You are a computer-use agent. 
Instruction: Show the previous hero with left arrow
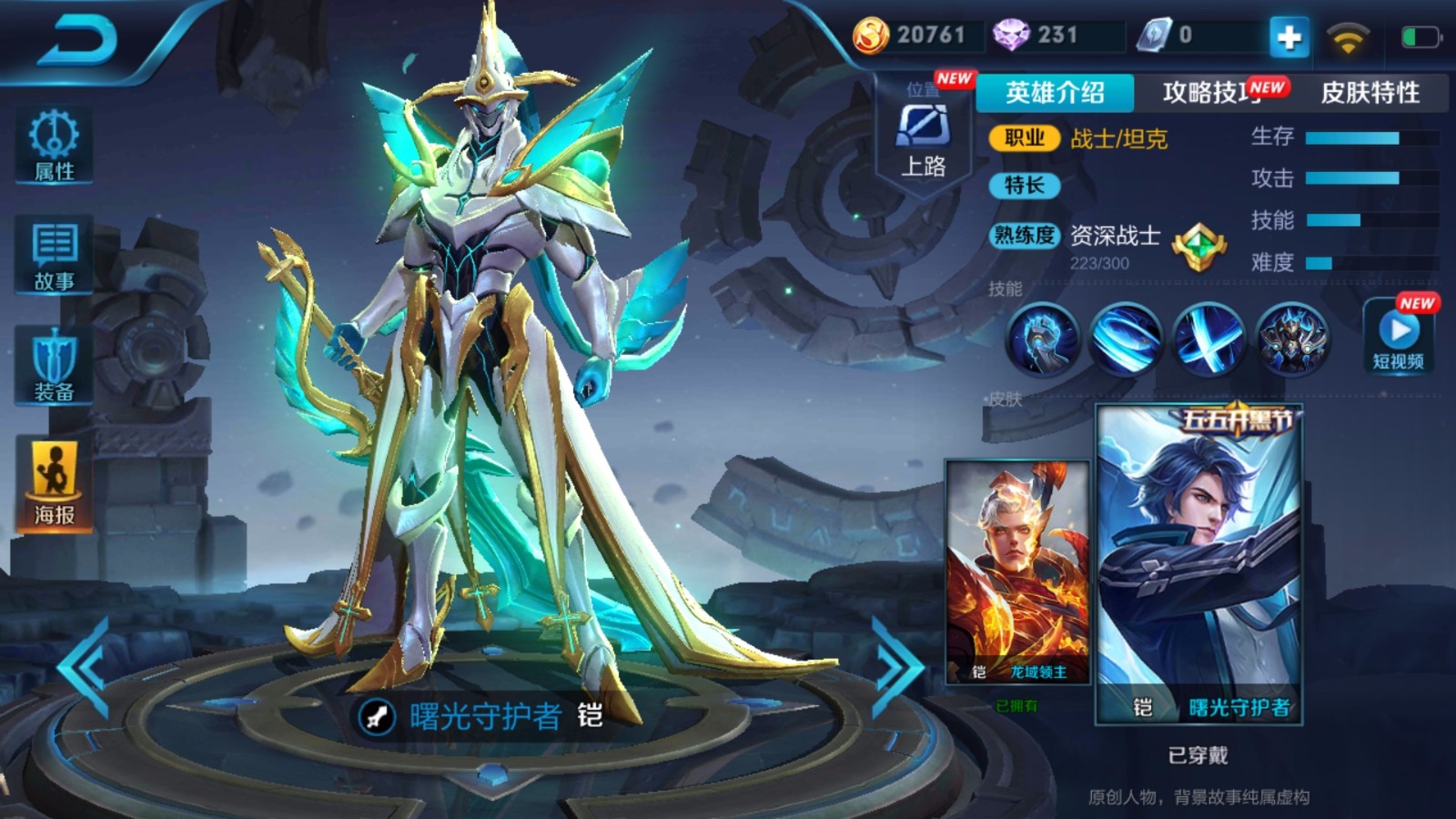84,667
